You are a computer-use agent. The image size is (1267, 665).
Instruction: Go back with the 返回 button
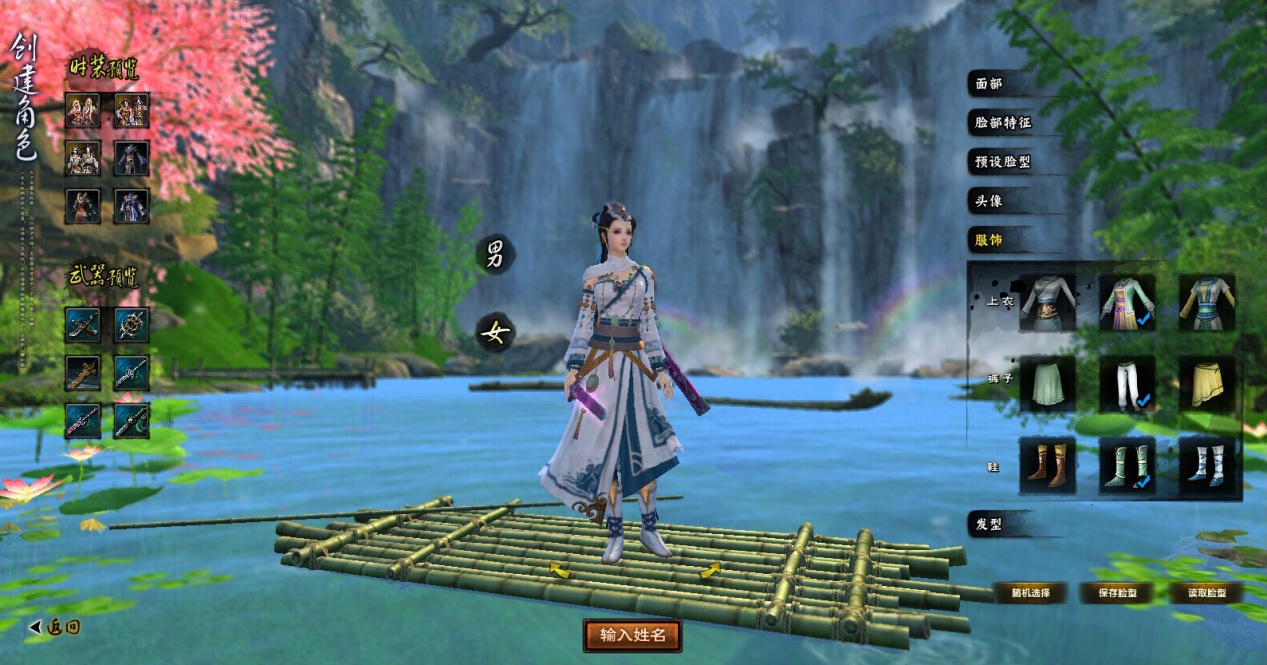click(x=54, y=627)
